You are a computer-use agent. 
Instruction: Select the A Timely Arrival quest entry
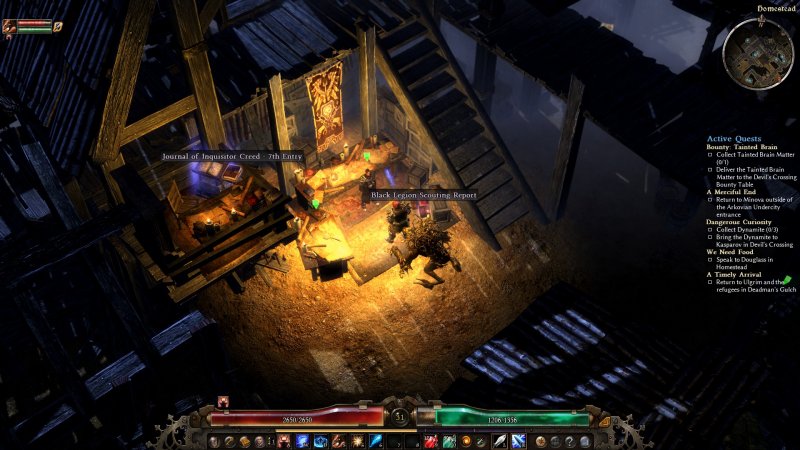(x=736, y=274)
